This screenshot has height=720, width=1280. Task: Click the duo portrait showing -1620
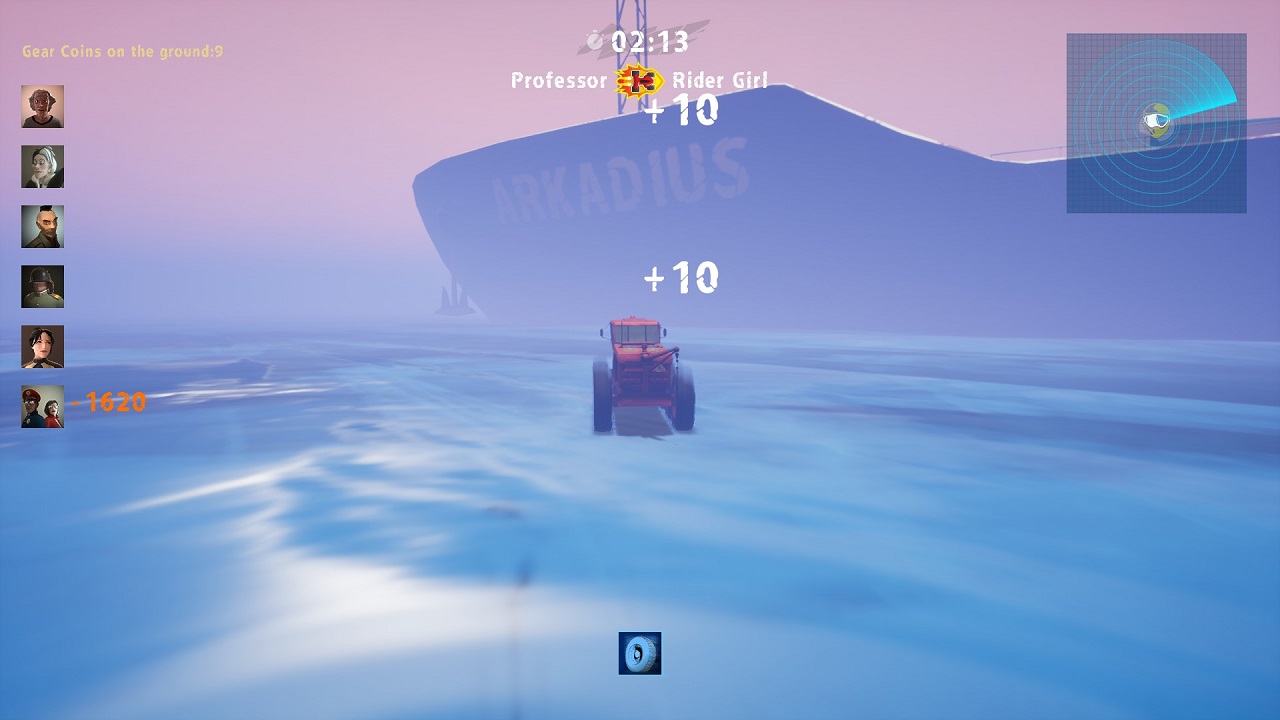click(x=42, y=406)
